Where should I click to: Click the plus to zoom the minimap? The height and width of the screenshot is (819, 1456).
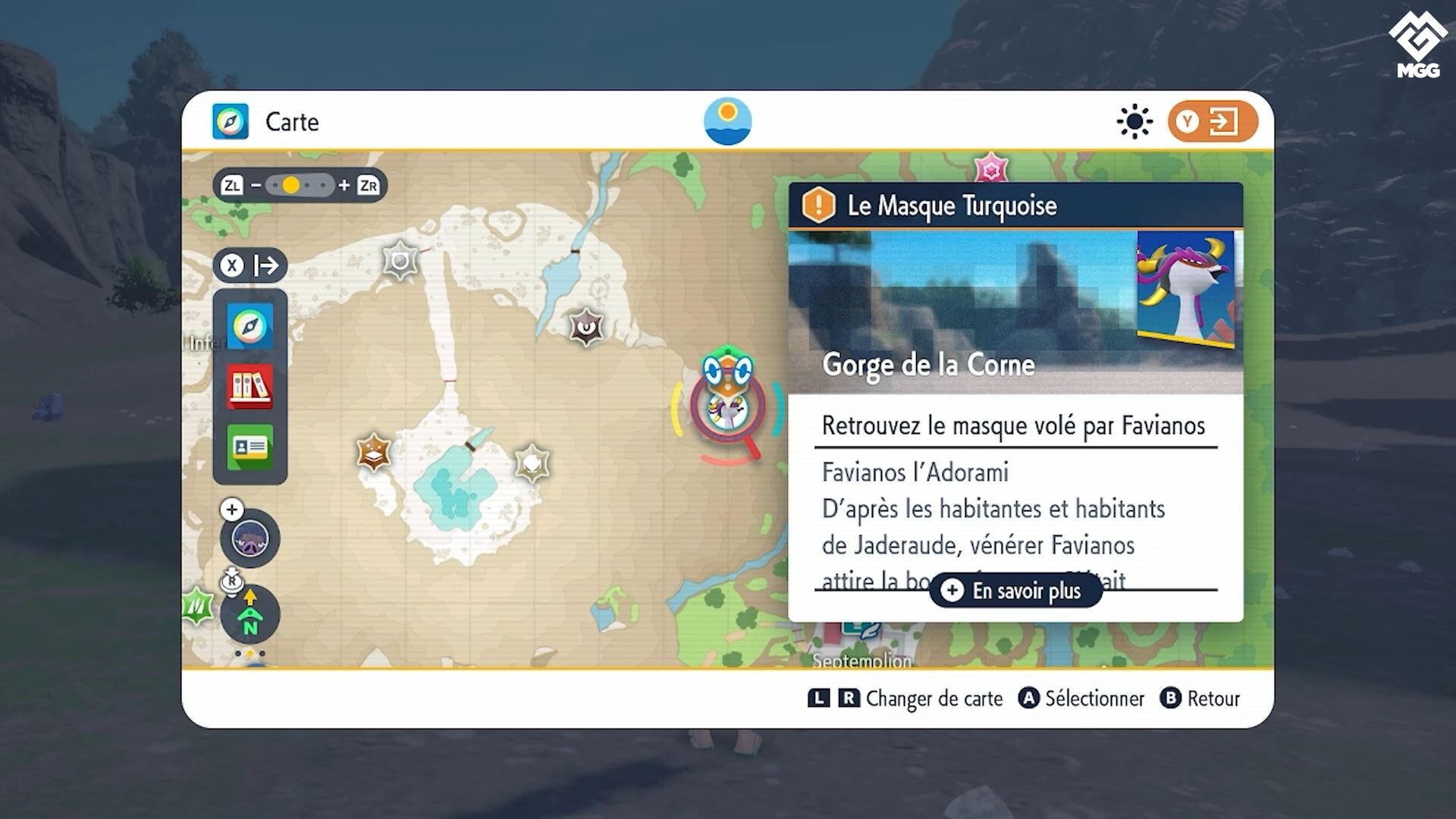click(231, 510)
